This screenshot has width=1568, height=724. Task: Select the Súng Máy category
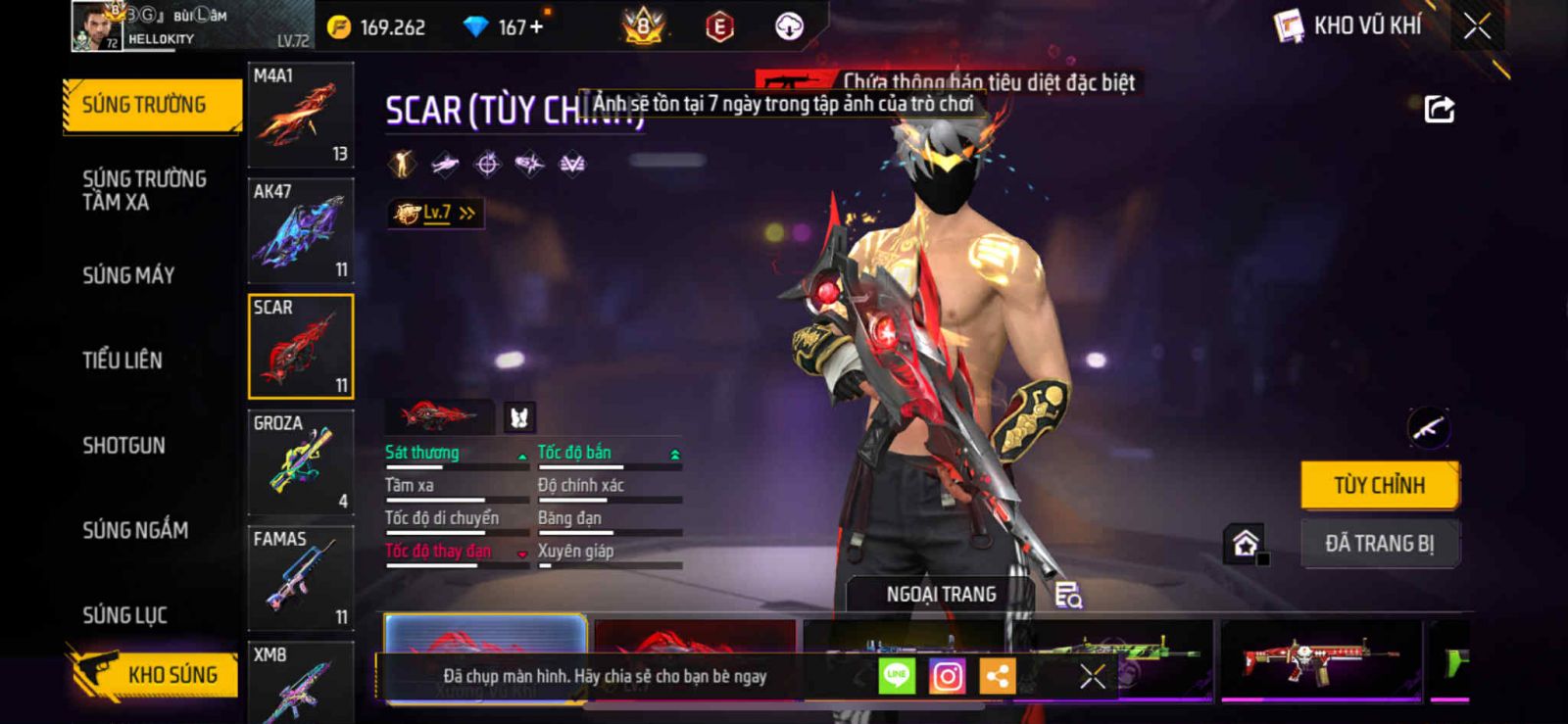128,275
